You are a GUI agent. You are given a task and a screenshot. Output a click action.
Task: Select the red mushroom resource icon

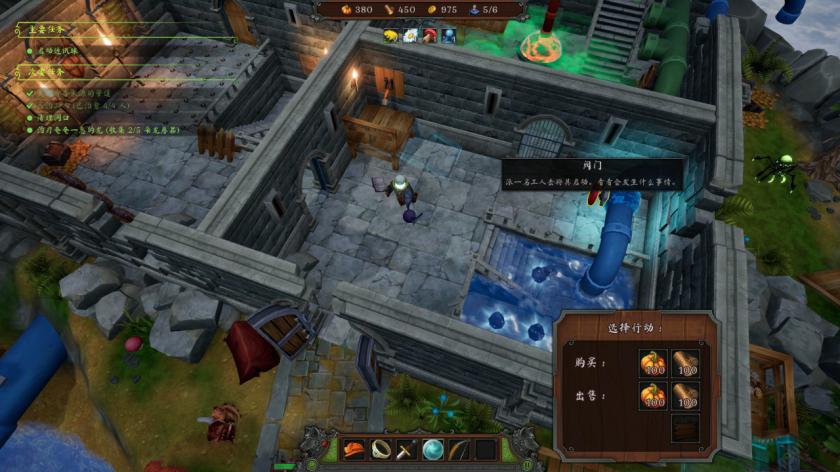pos(429,36)
